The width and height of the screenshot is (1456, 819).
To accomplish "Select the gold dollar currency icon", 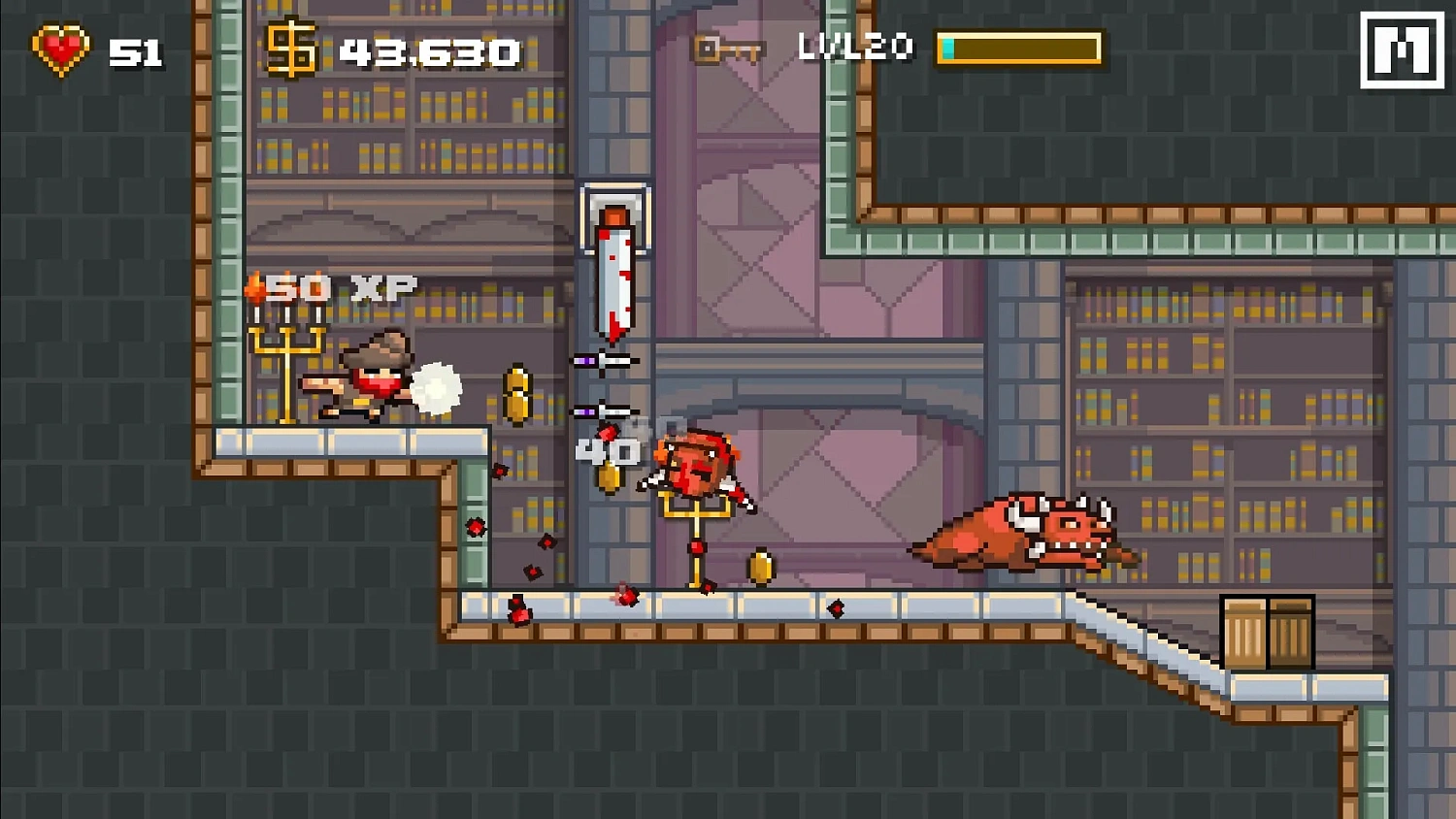I will (290, 47).
